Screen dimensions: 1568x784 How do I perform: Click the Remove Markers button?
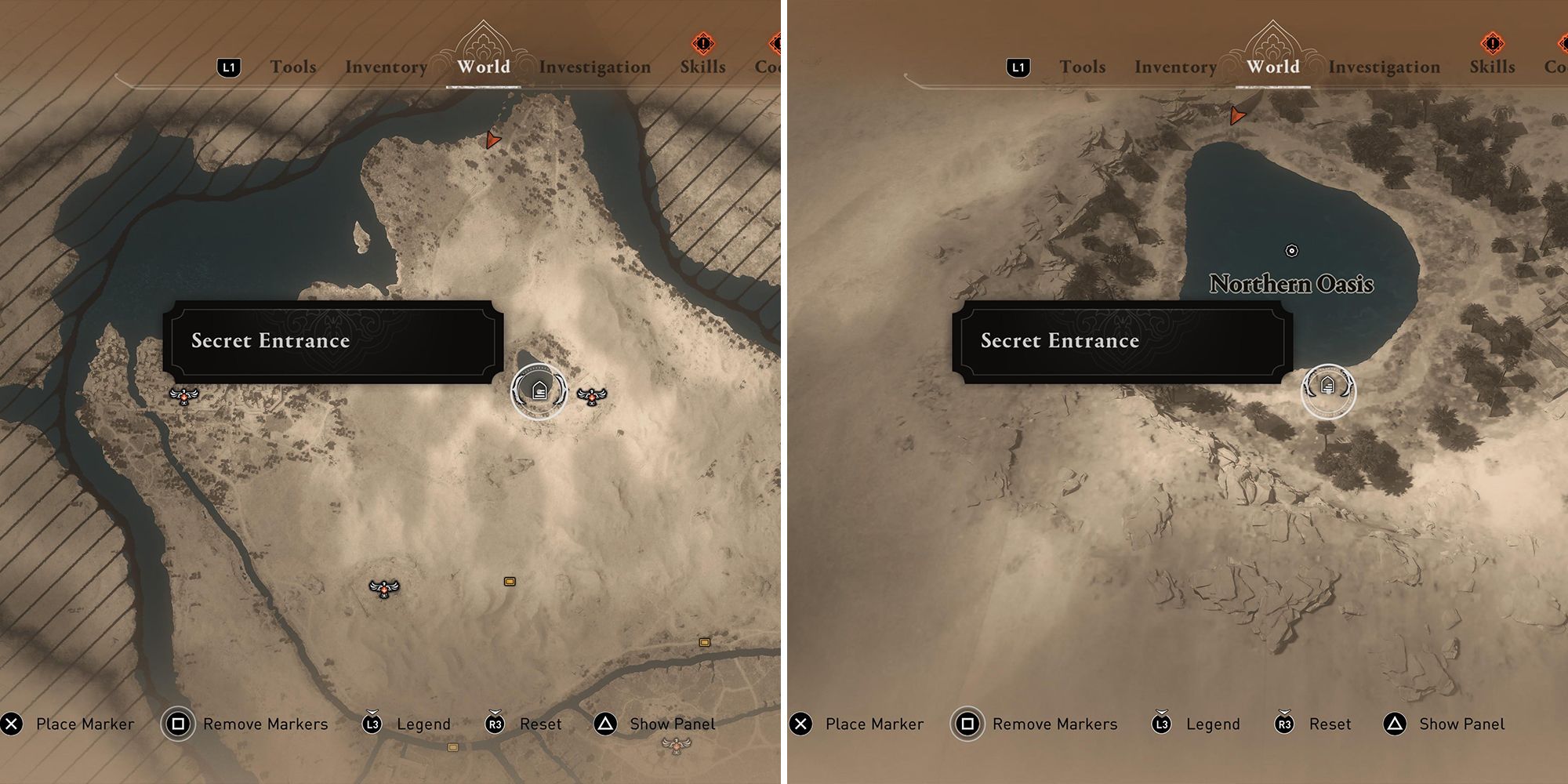point(263,724)
